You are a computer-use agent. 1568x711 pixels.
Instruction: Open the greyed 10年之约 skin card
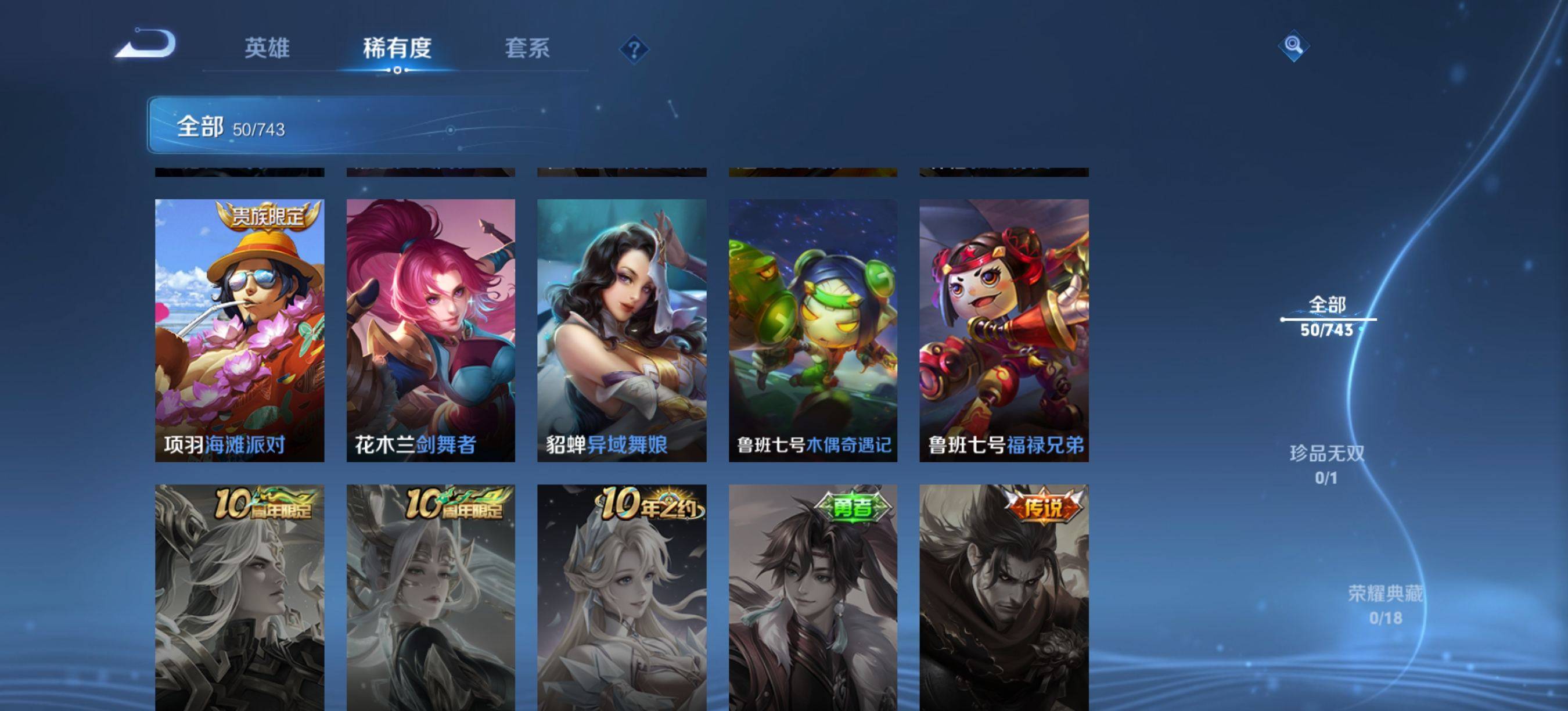pyautogui.click(x=621, y=597)
